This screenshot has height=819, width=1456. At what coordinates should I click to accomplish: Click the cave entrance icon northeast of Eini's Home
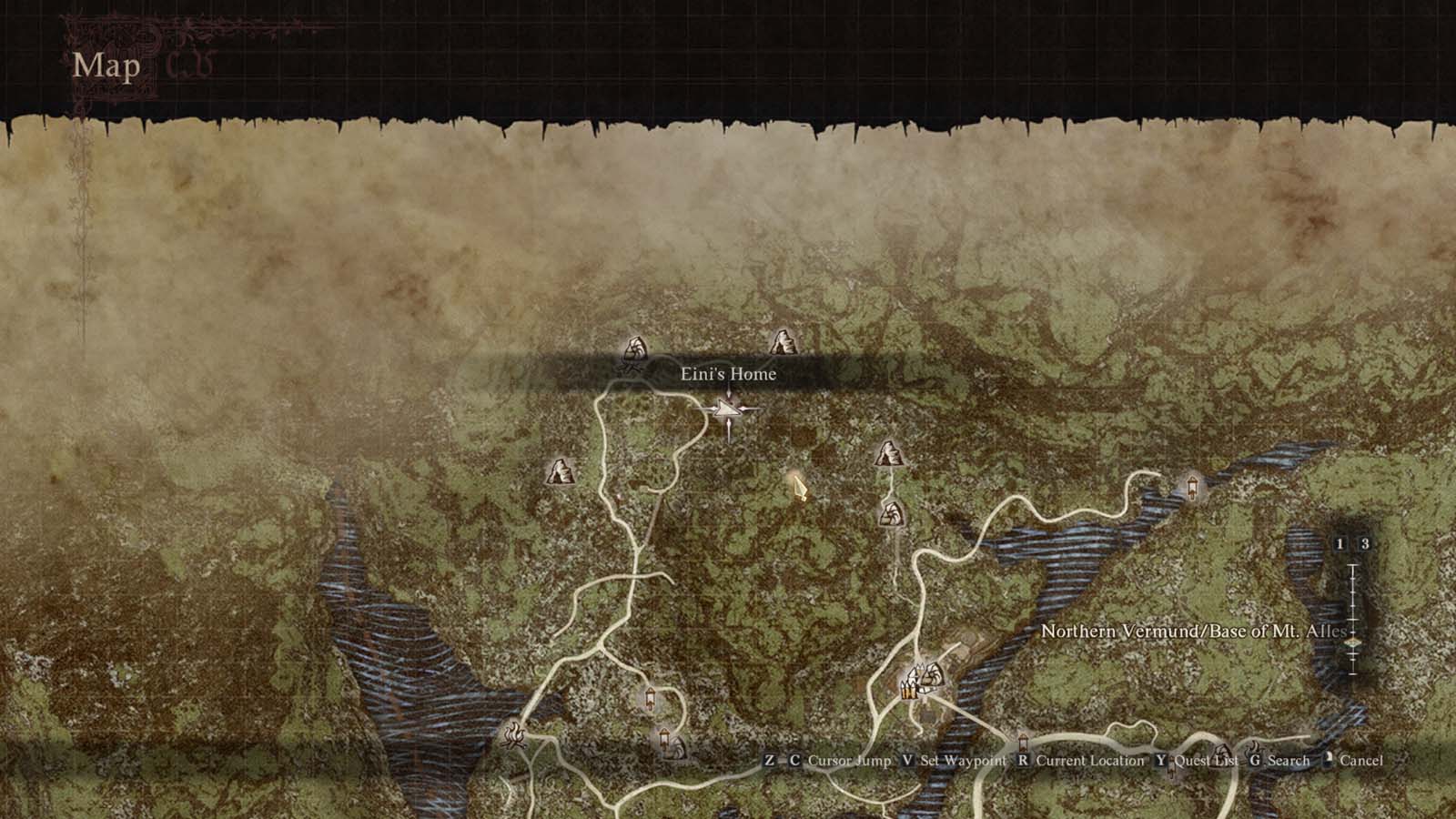coord(783,342)
